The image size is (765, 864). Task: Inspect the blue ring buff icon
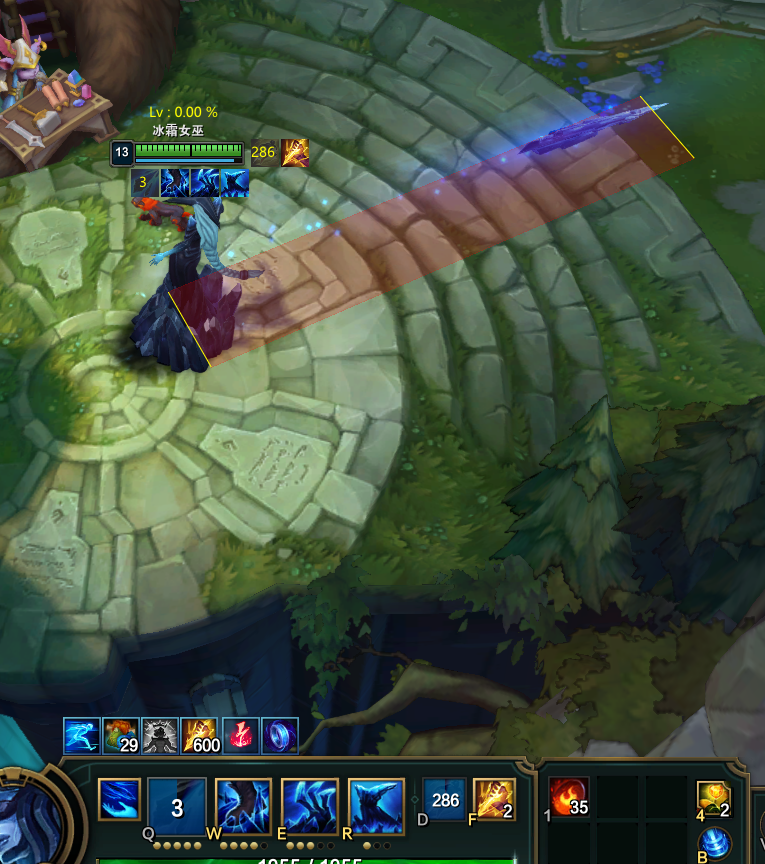[279, 735]
